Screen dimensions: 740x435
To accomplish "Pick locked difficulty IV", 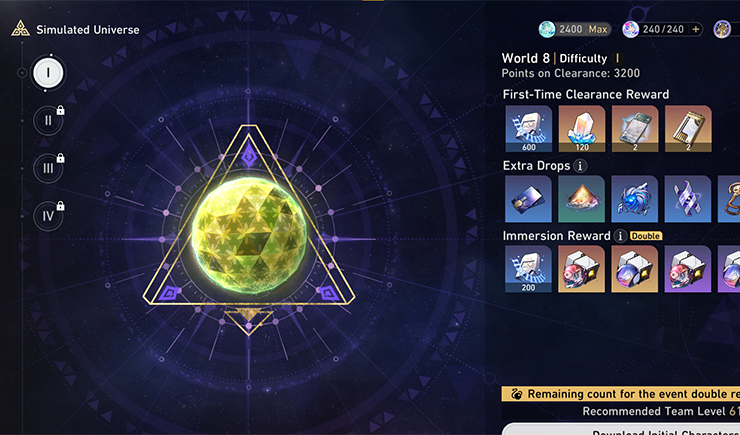I will pyautogui.click(x=48, y=216).
